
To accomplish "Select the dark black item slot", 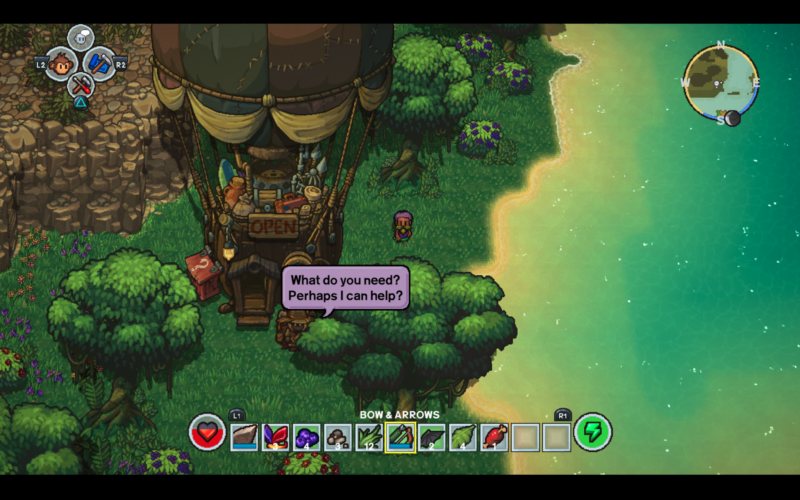I will point(432,436).
